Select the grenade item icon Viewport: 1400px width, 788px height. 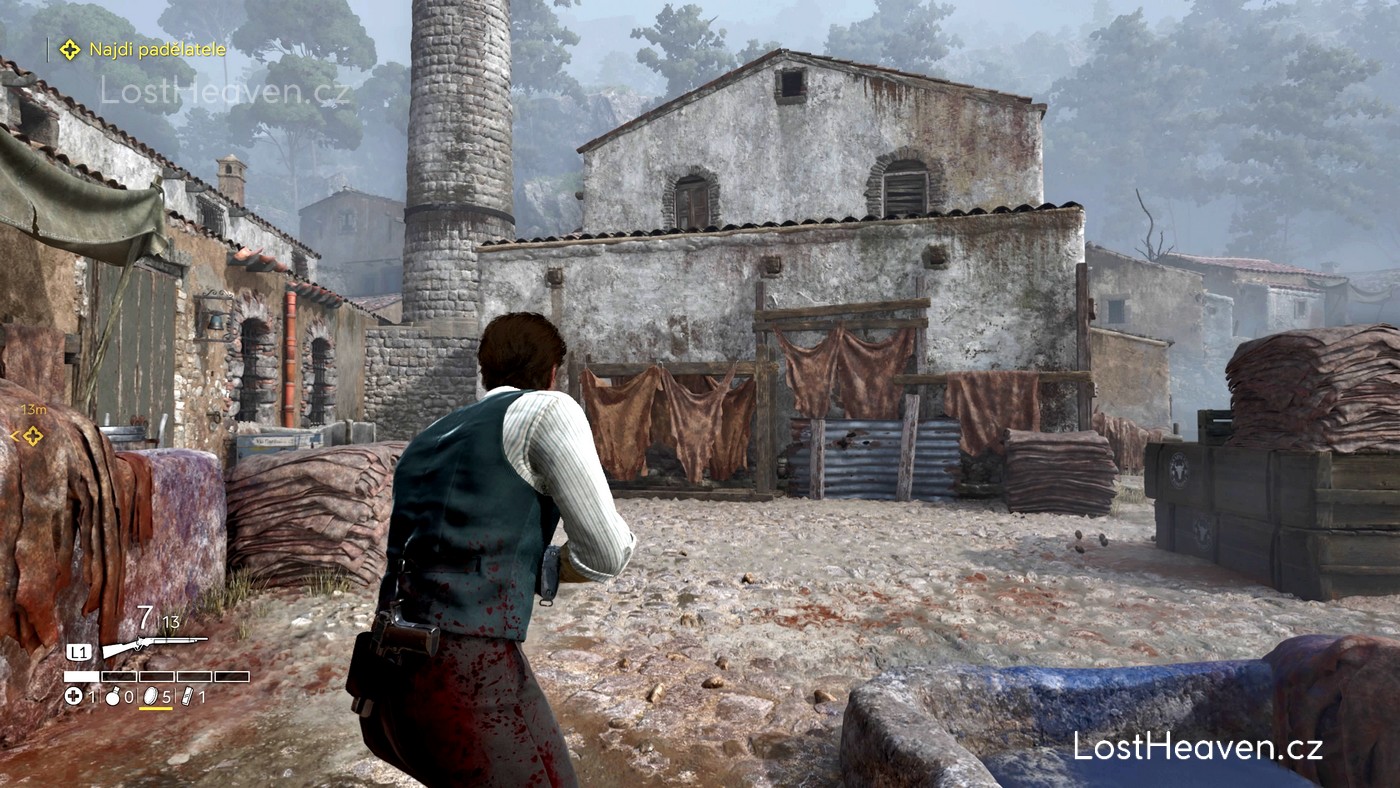[113, 696]
